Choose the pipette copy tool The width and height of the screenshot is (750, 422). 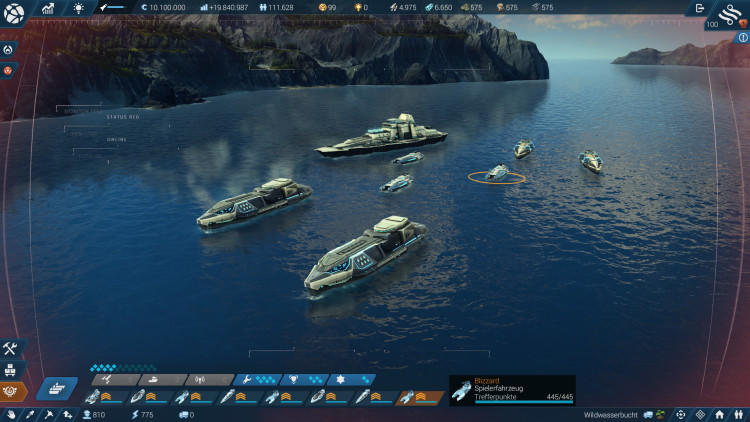click(x=30, y=414)
